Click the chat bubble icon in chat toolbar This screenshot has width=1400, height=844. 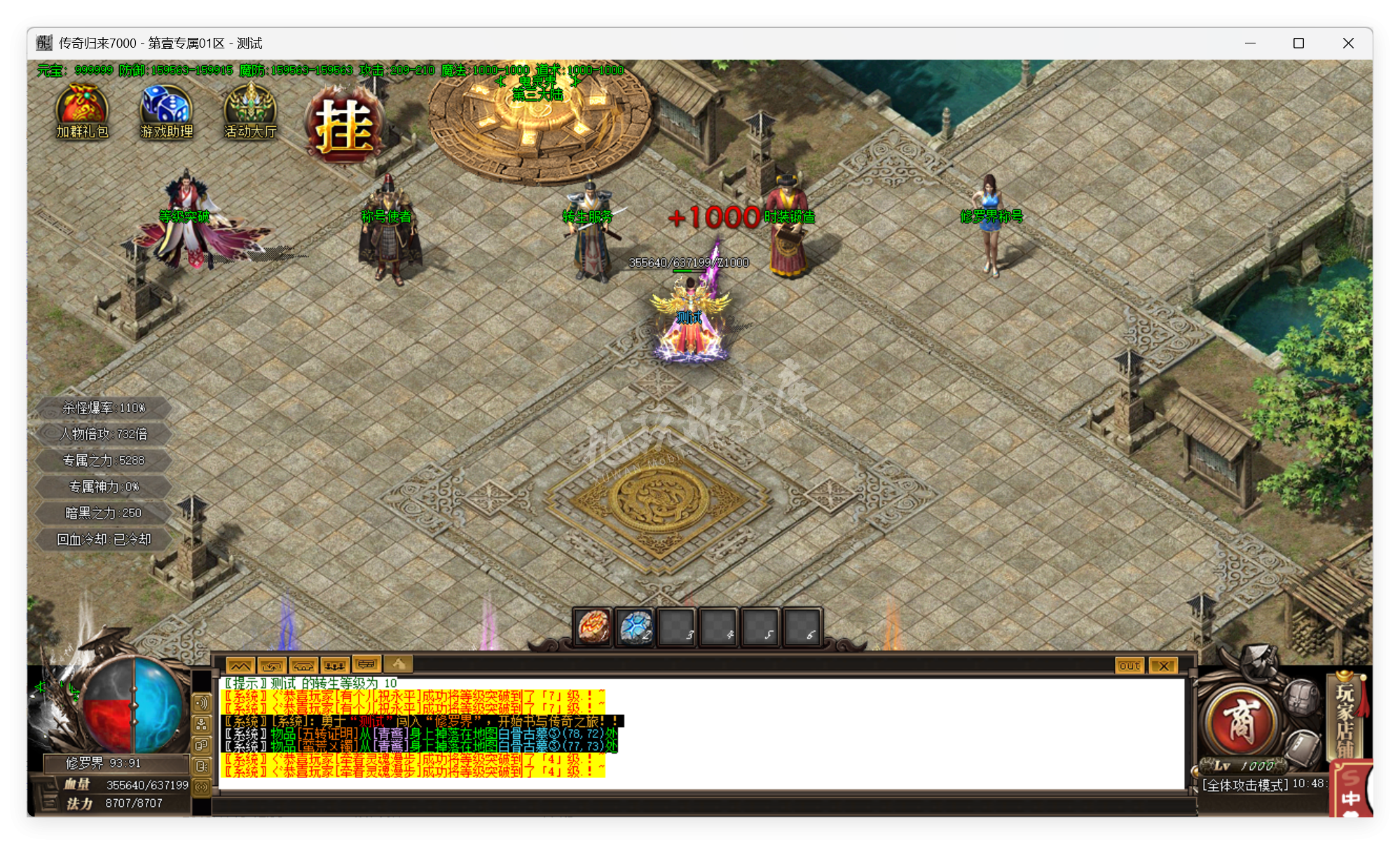367,665
